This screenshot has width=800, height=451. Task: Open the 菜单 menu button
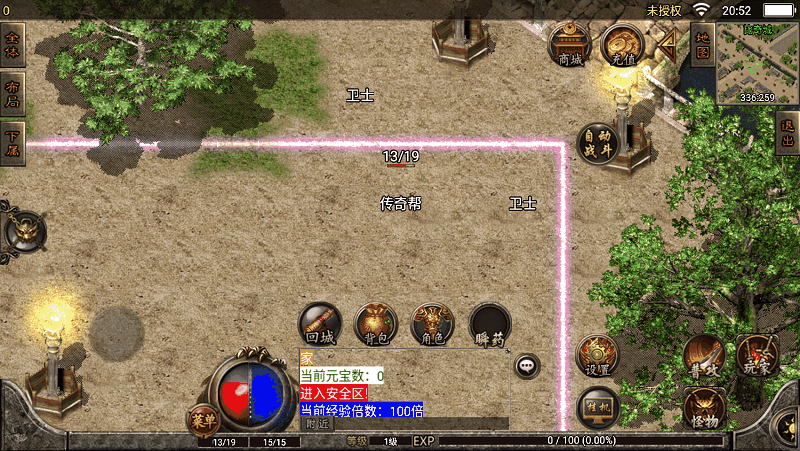click(x=203, y=420)
